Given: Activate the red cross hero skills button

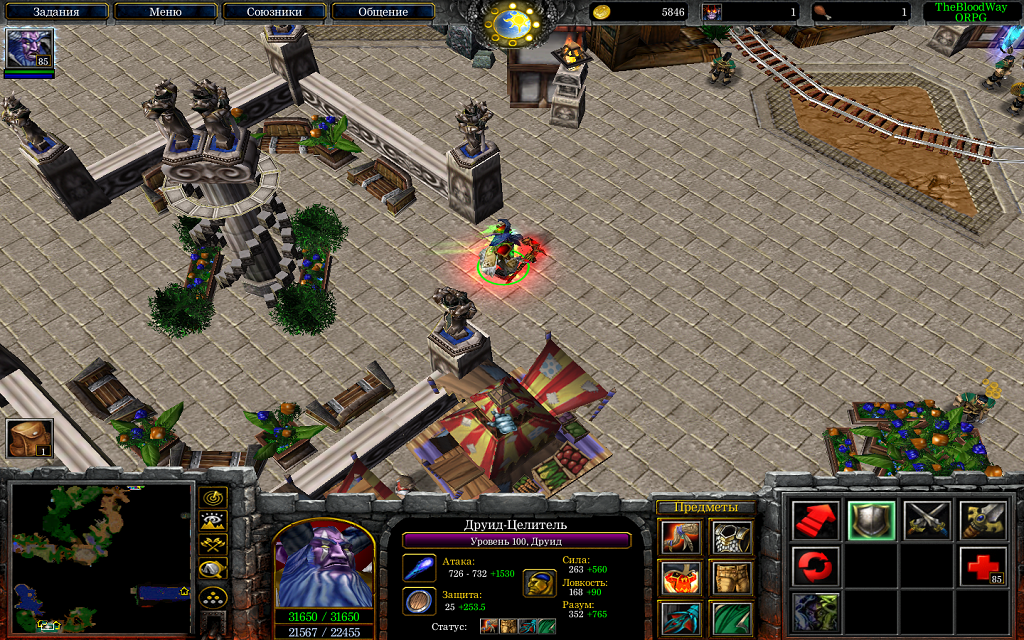Looking at the screenshot, I should pos(983,567).
